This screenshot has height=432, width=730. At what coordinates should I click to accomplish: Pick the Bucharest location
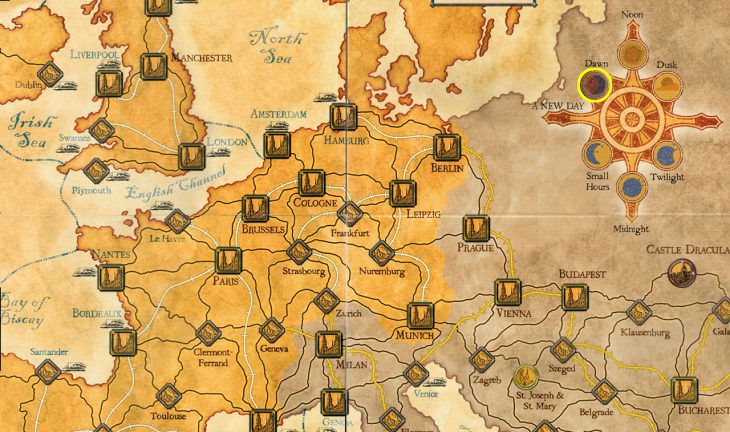point(684,390)
